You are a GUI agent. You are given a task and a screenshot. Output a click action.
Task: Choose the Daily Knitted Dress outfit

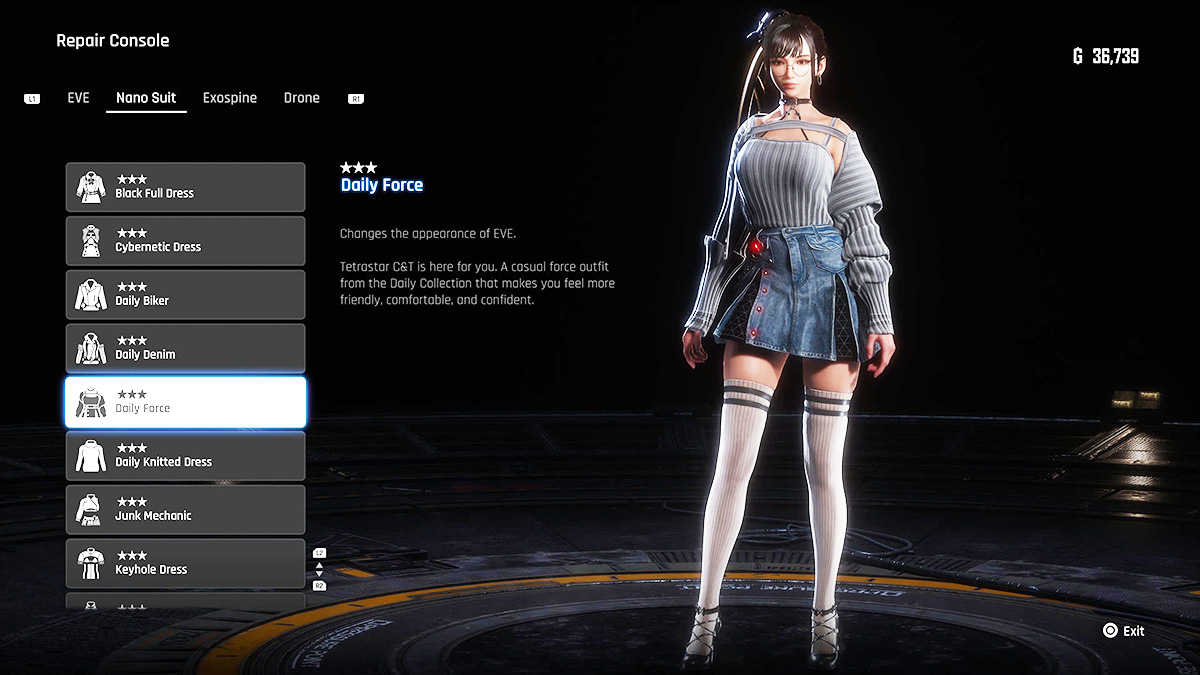click(x=185, y=456)
